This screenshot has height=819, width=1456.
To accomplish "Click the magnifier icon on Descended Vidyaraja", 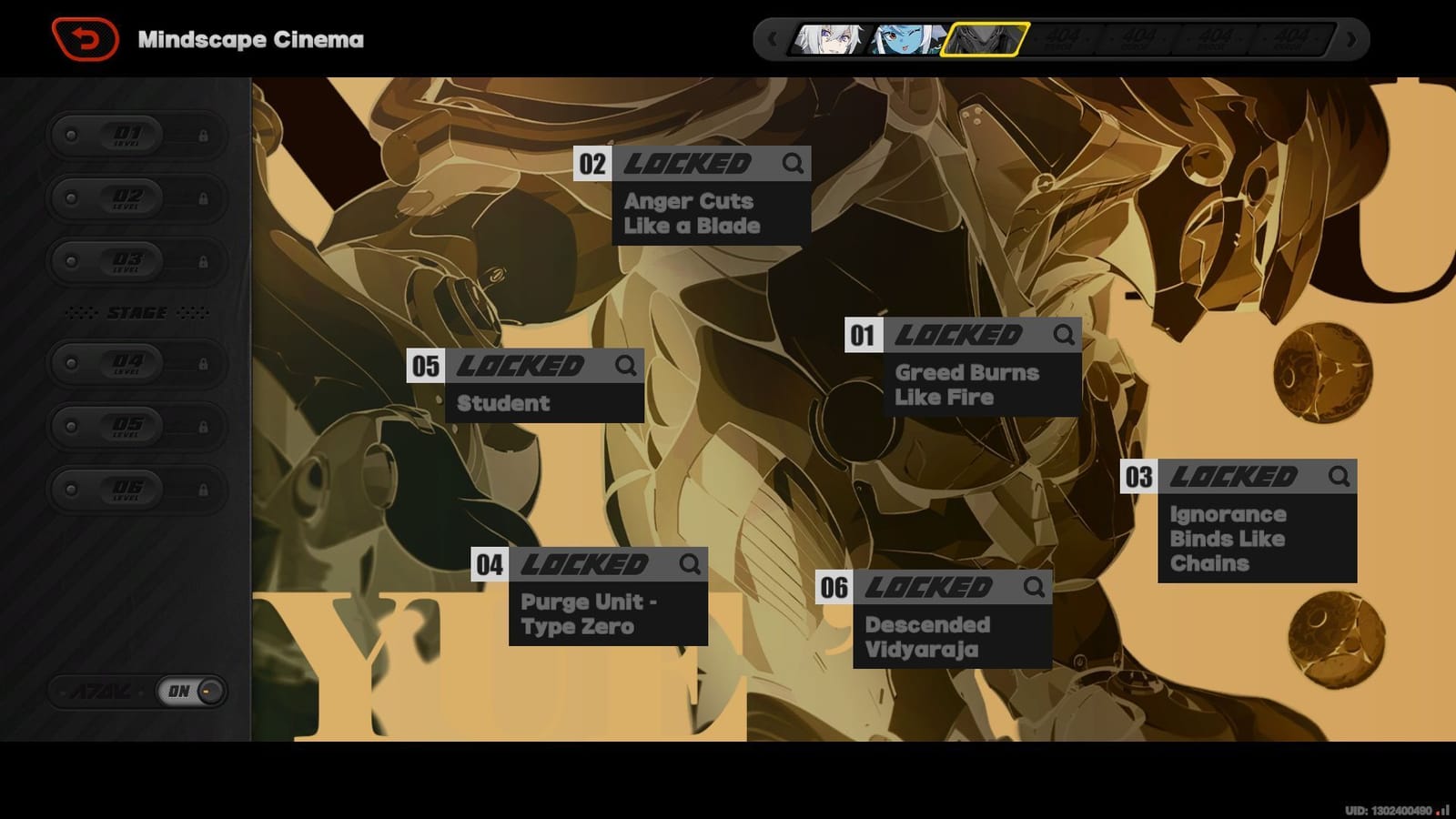I will (x=1034, y=587).
